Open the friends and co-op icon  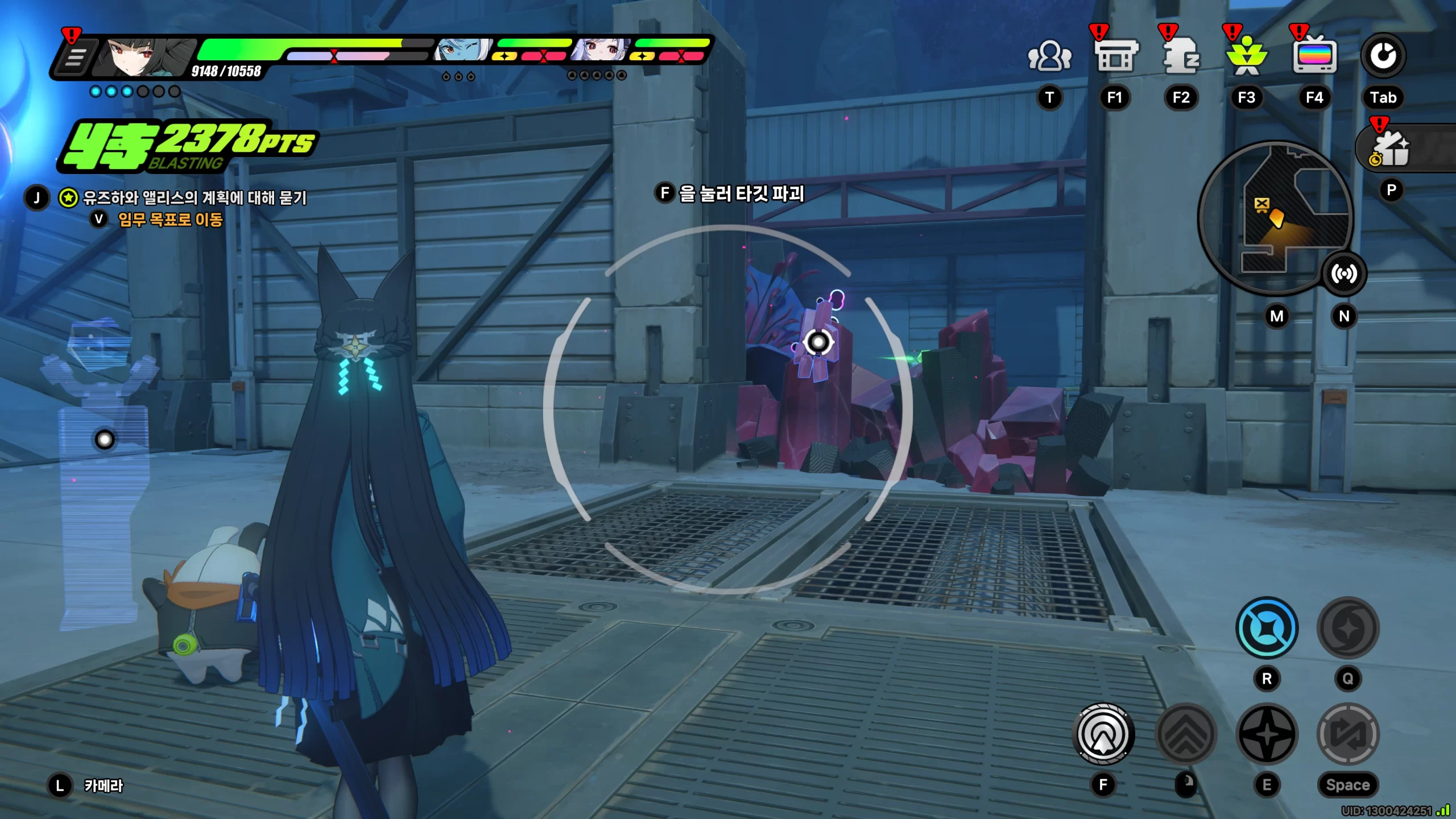click(x=1049, y=56)
